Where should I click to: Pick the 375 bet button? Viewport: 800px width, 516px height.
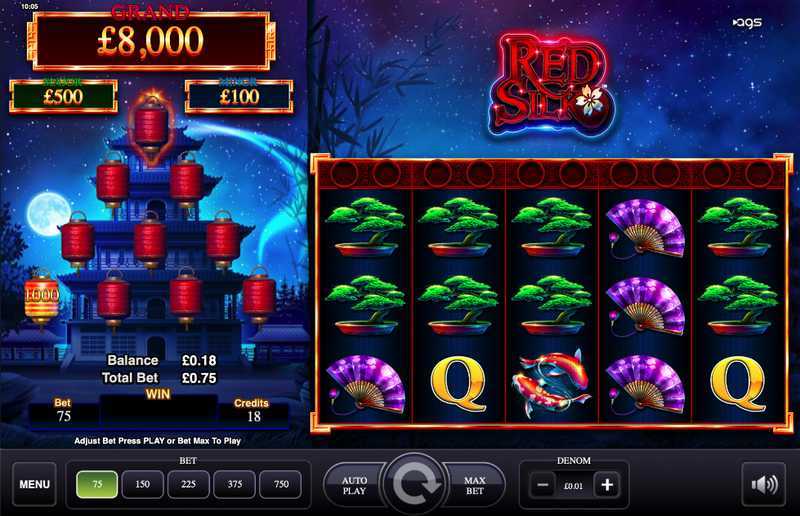234,485
